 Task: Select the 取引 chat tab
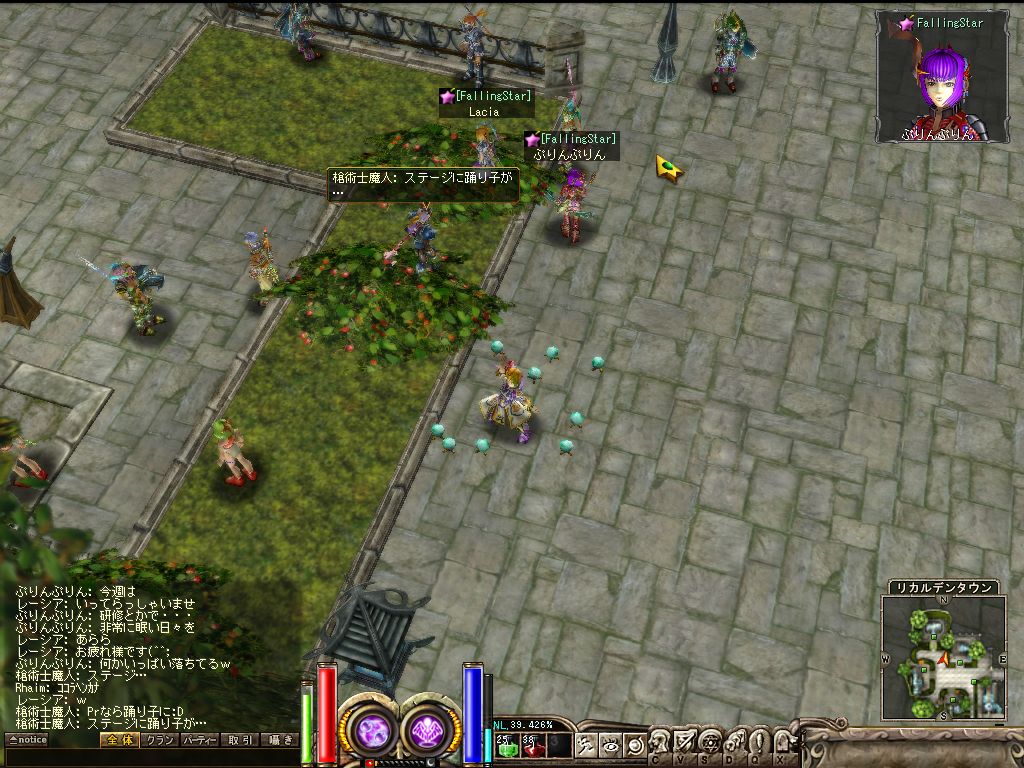(240, 740)
